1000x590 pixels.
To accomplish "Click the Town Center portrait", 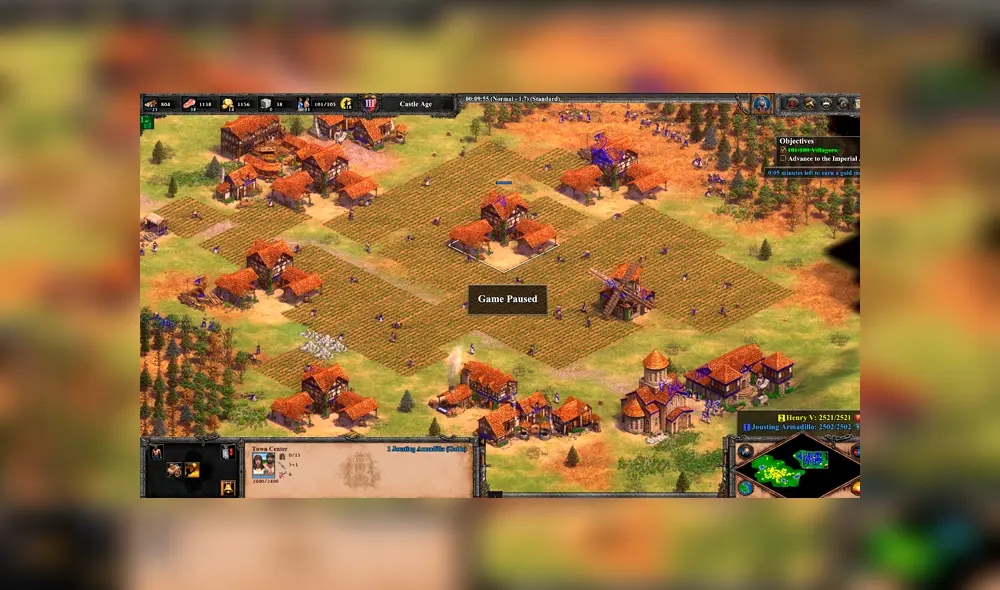I will tap(263, 465).
